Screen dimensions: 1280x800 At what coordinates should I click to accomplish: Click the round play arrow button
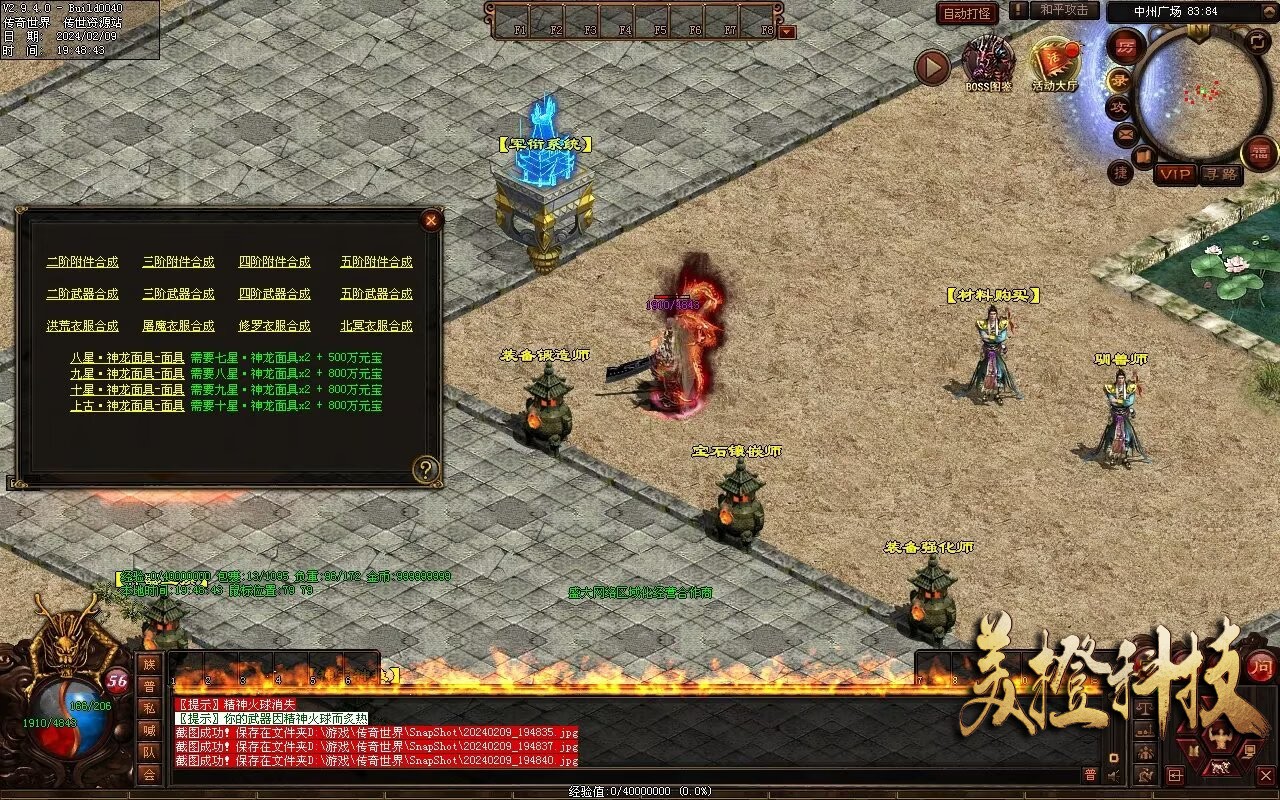(932, 67)
